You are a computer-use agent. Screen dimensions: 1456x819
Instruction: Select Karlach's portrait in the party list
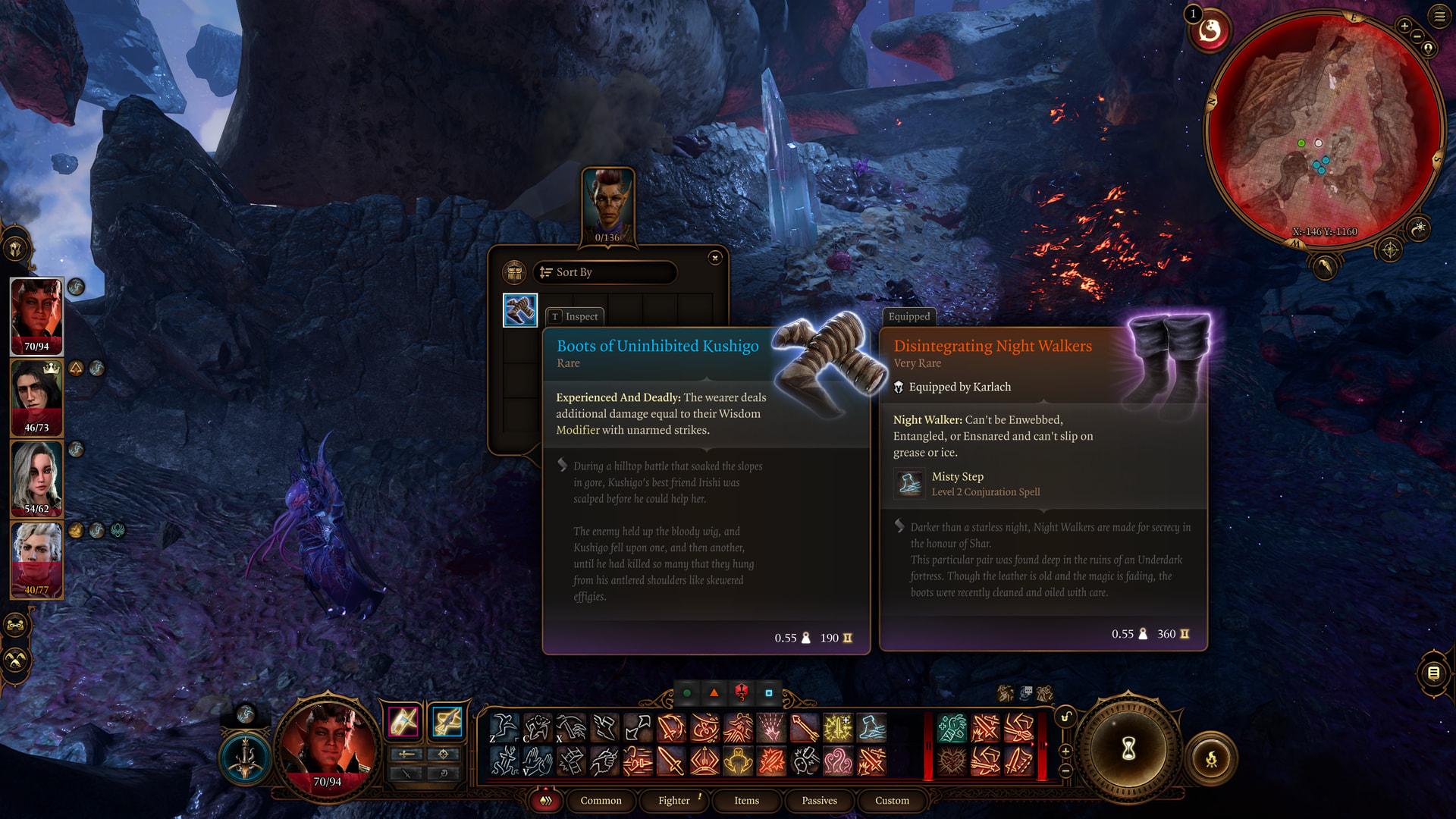36,315
